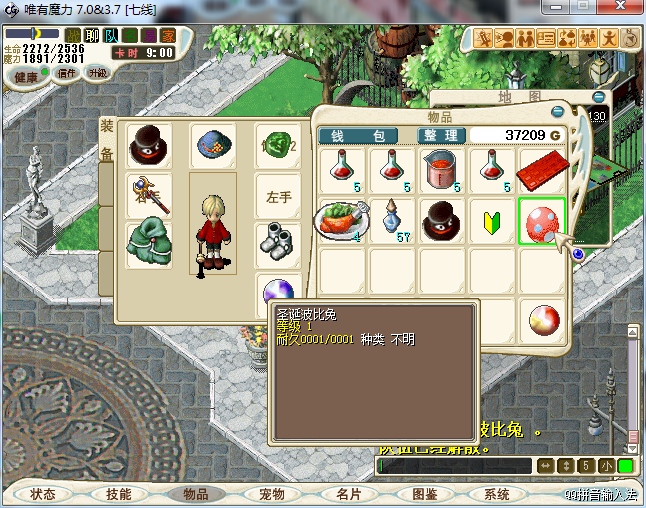Open the 技能 skills menu
Viewport: 646px width, 508px height.
point(119,494)
